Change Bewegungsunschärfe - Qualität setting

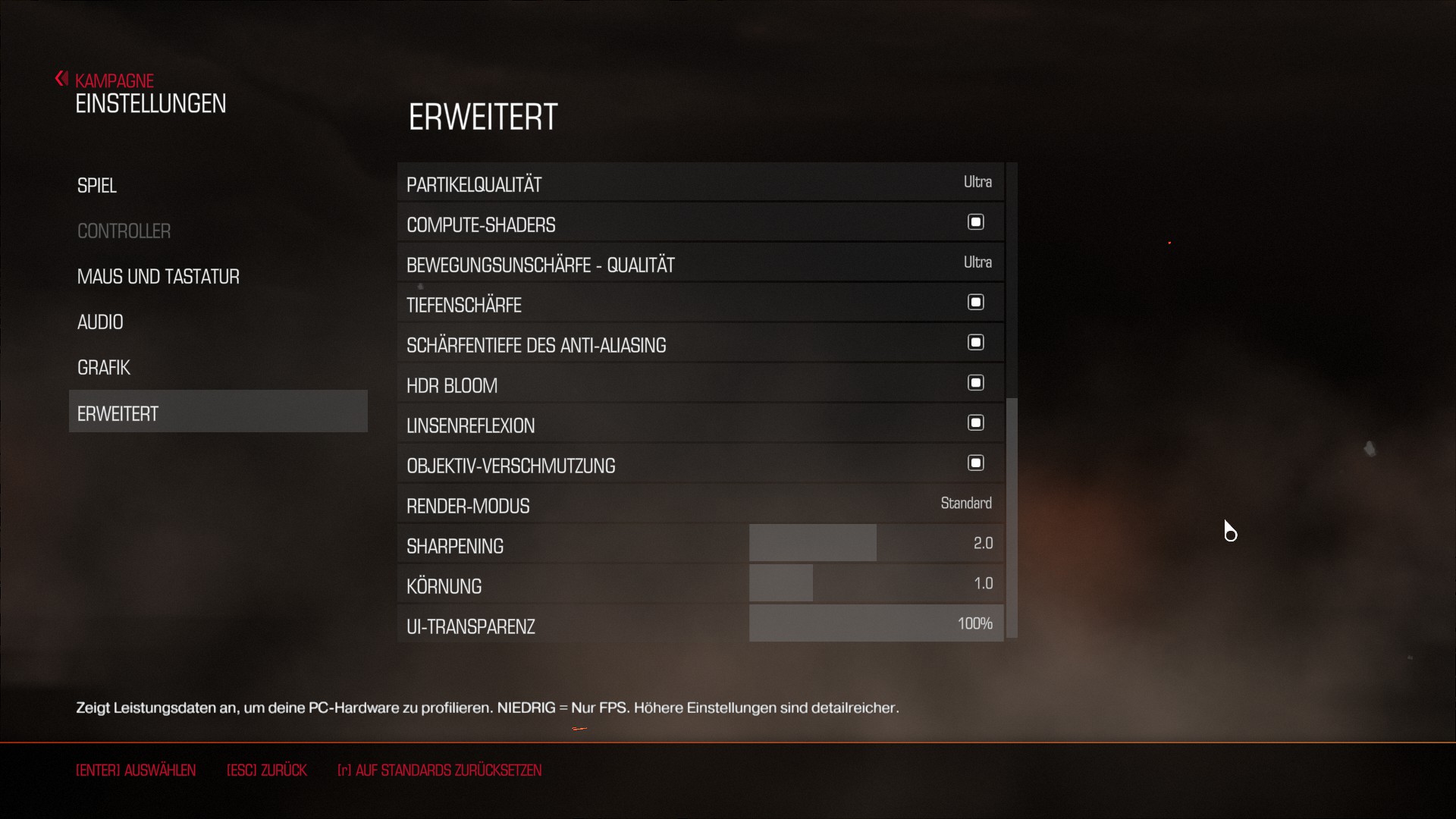[x=977, y=262]
